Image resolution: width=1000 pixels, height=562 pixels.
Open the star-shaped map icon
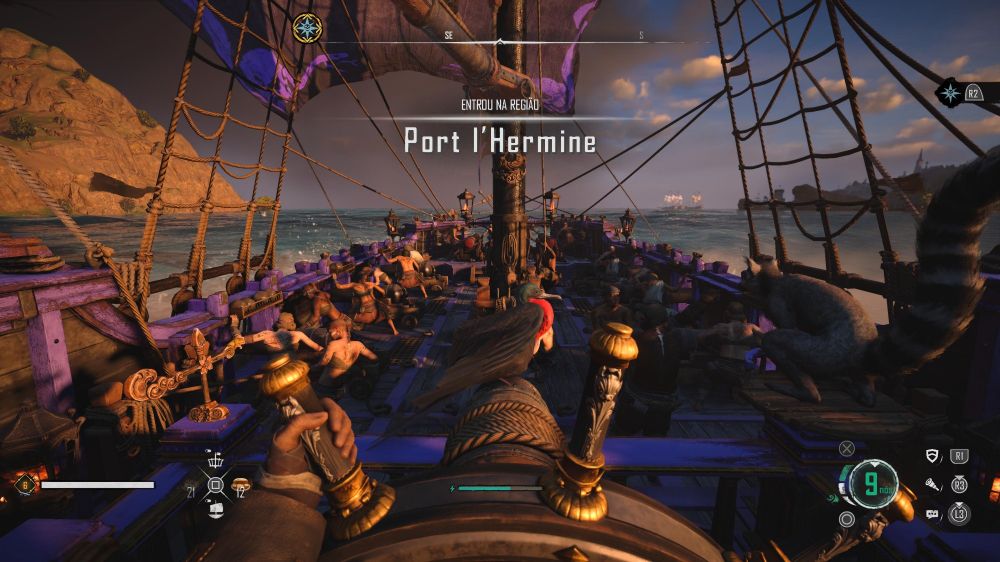tap(948, 93)
